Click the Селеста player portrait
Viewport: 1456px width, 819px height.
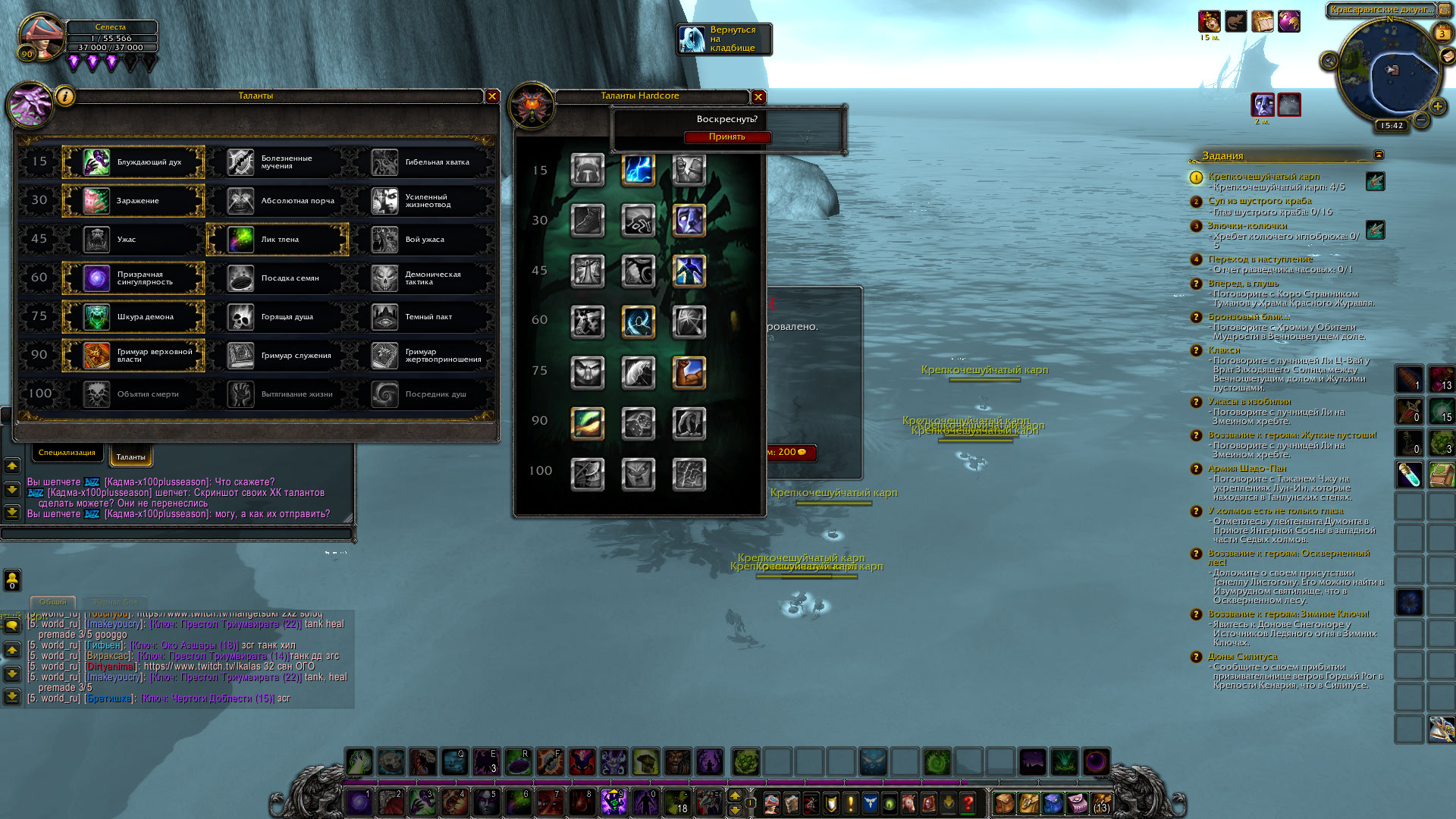pos(42,38)
